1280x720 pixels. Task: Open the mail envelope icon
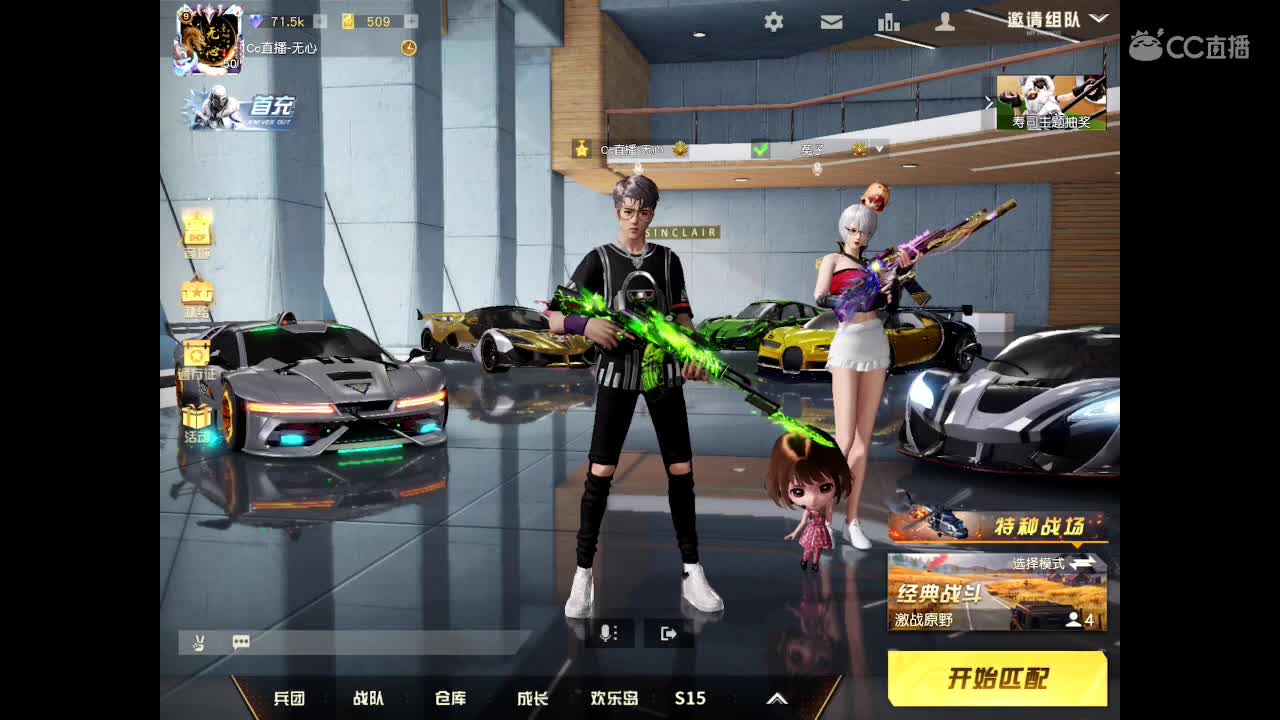pyautogui.click(x=831, y=21)
